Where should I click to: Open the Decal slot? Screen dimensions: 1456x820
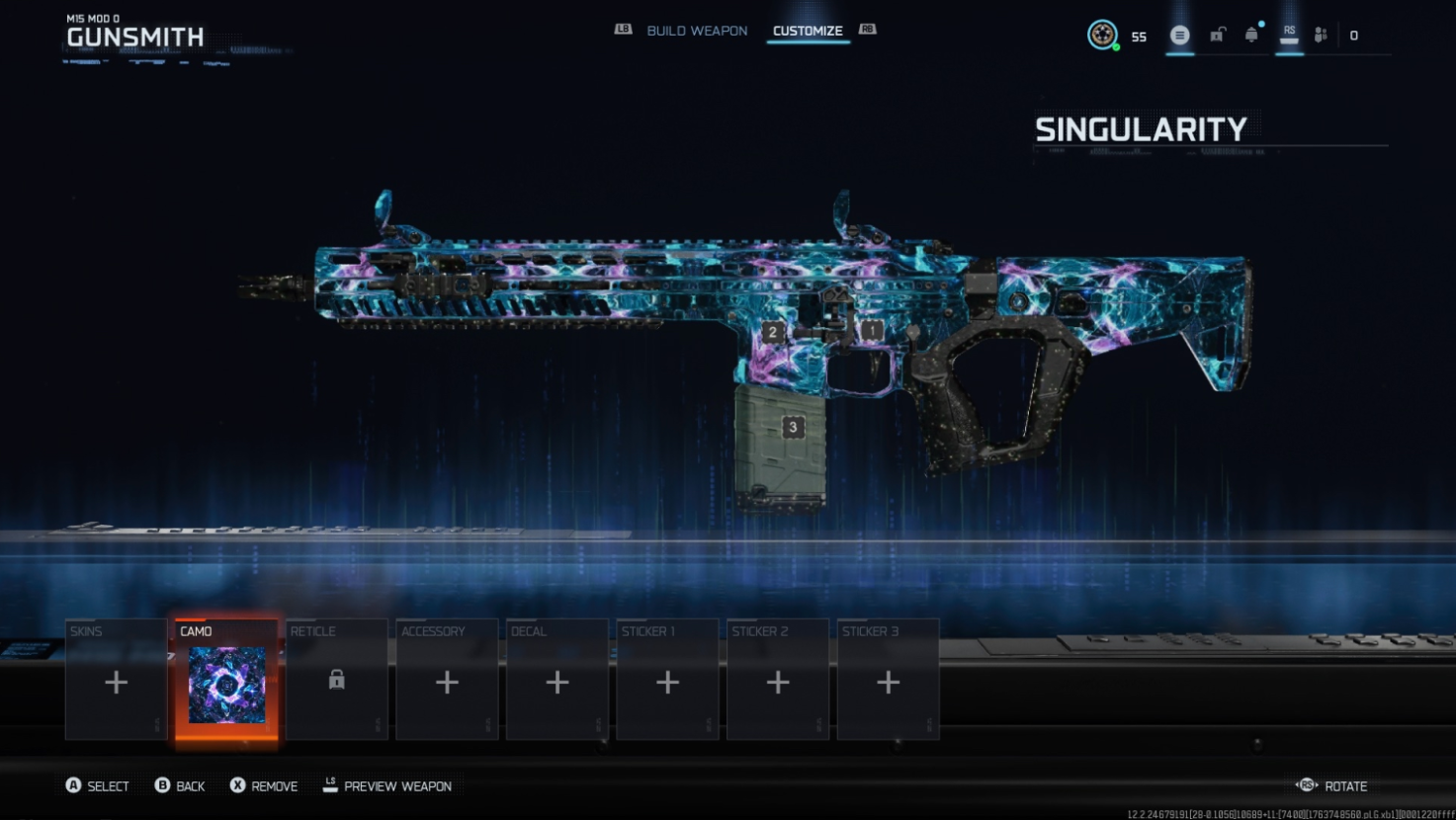tap(557, 680)
